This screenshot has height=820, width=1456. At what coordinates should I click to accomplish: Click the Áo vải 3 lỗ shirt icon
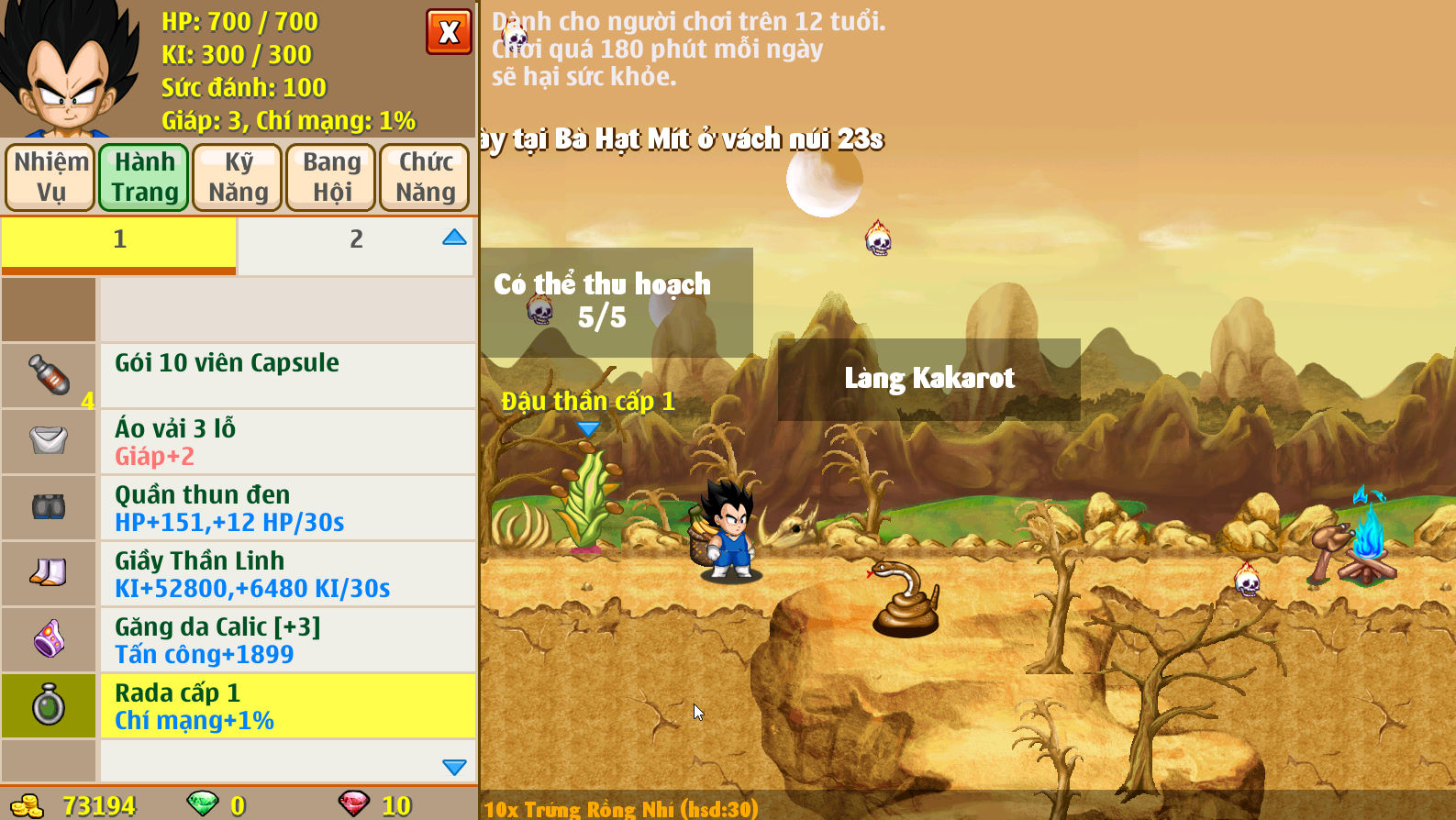click(x=49, y=441)
